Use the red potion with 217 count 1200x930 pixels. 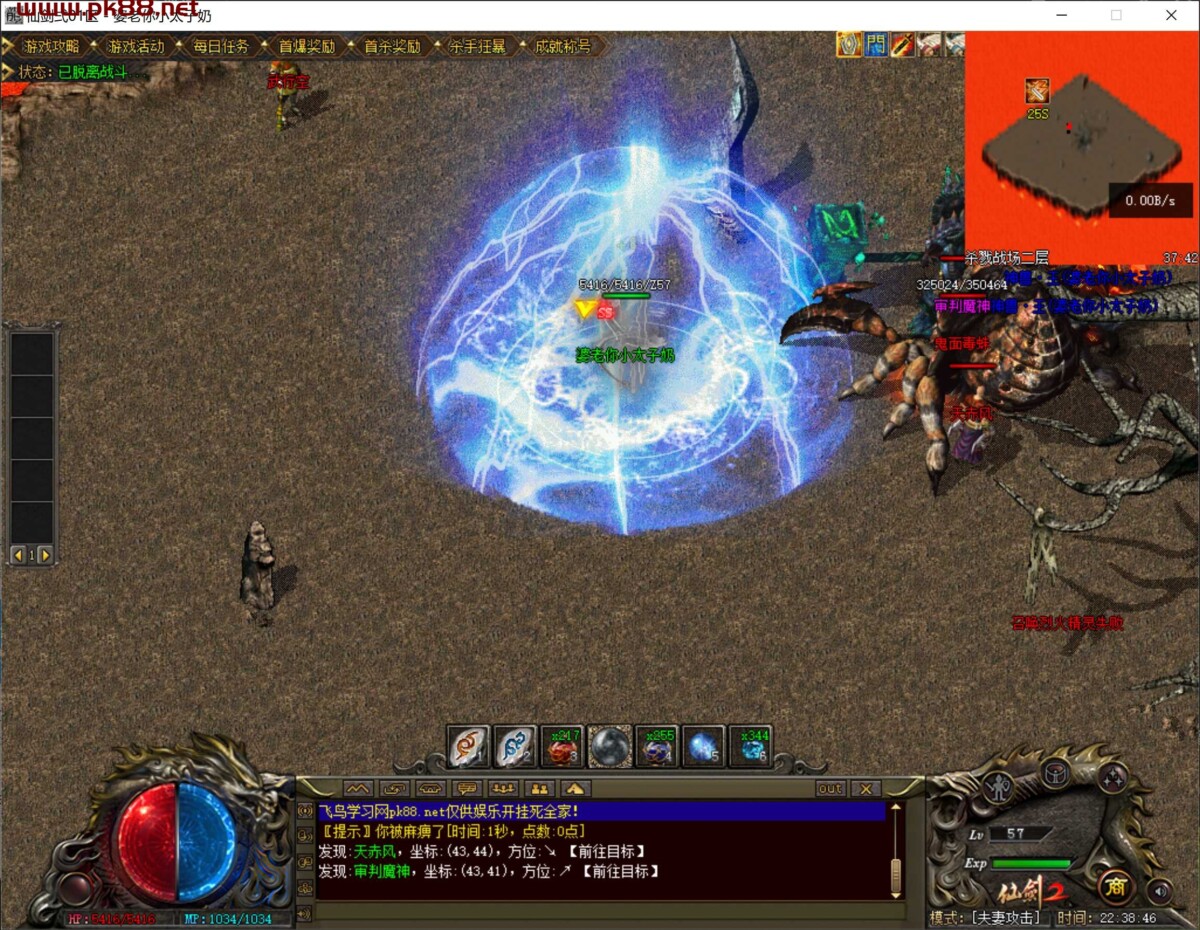562,746
